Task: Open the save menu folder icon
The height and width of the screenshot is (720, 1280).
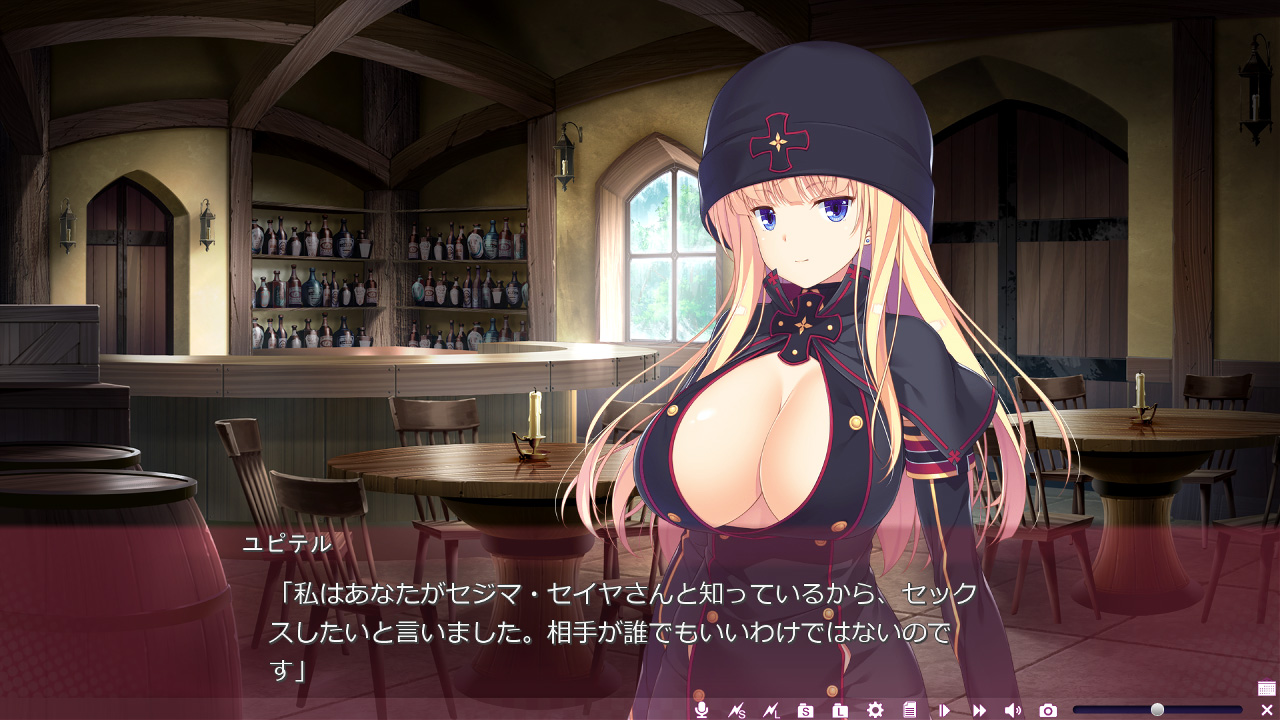Action: click(806, 710)
